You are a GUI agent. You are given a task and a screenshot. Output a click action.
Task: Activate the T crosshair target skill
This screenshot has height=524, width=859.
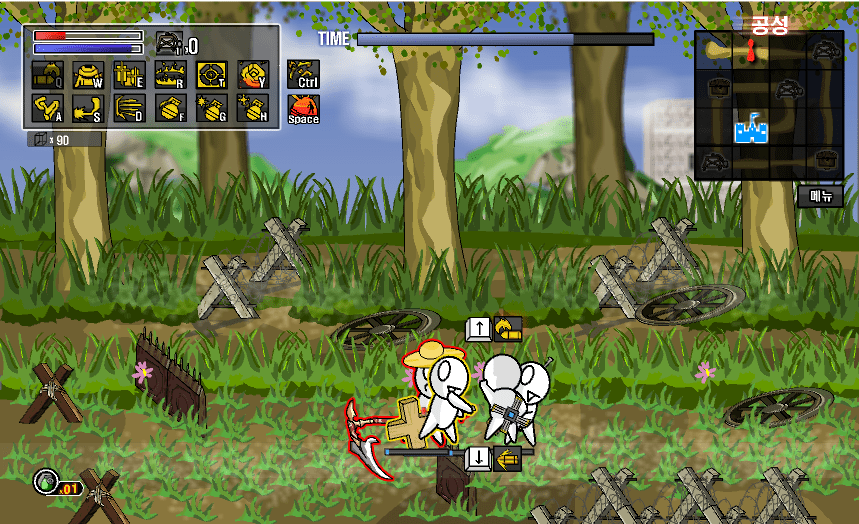[x=211, y=75]
